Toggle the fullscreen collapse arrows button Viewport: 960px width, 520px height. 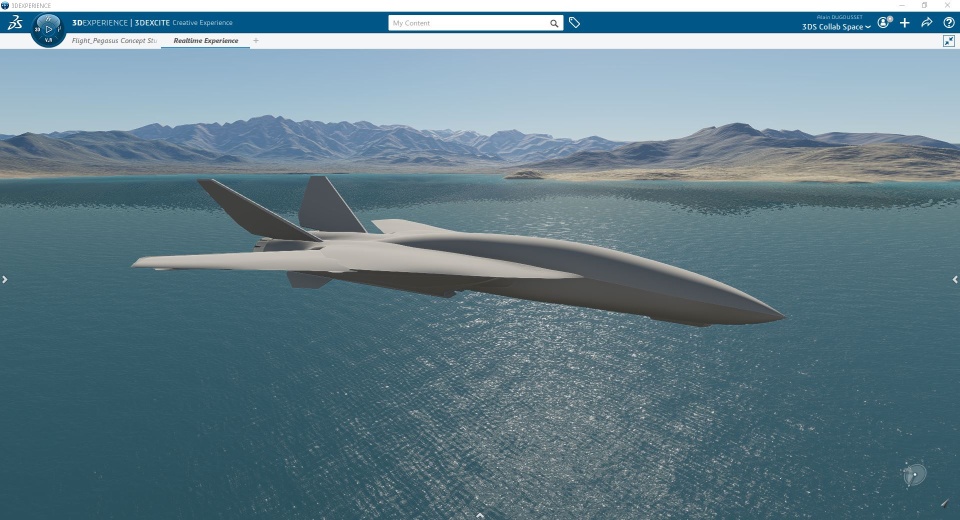click(948, 41)
